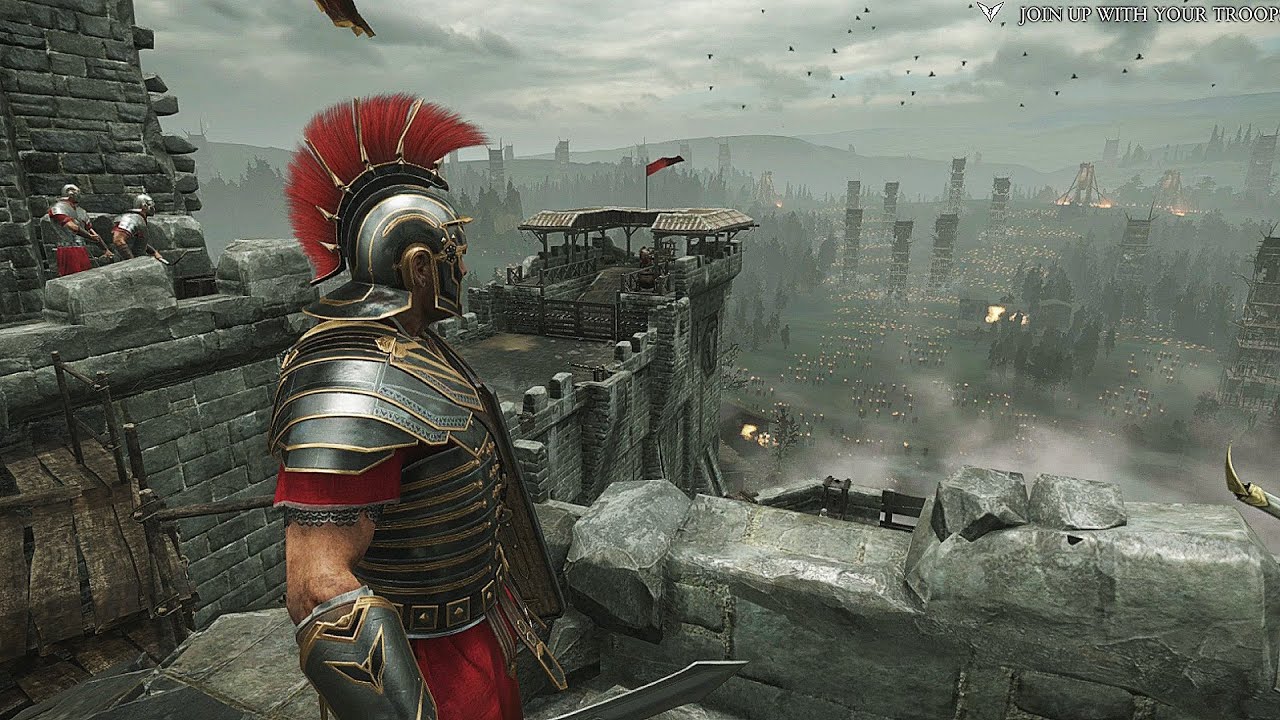Click the "Join up with your troops" objective
This screenshot has height=720, width=1280.
(x=1148, y=15)
